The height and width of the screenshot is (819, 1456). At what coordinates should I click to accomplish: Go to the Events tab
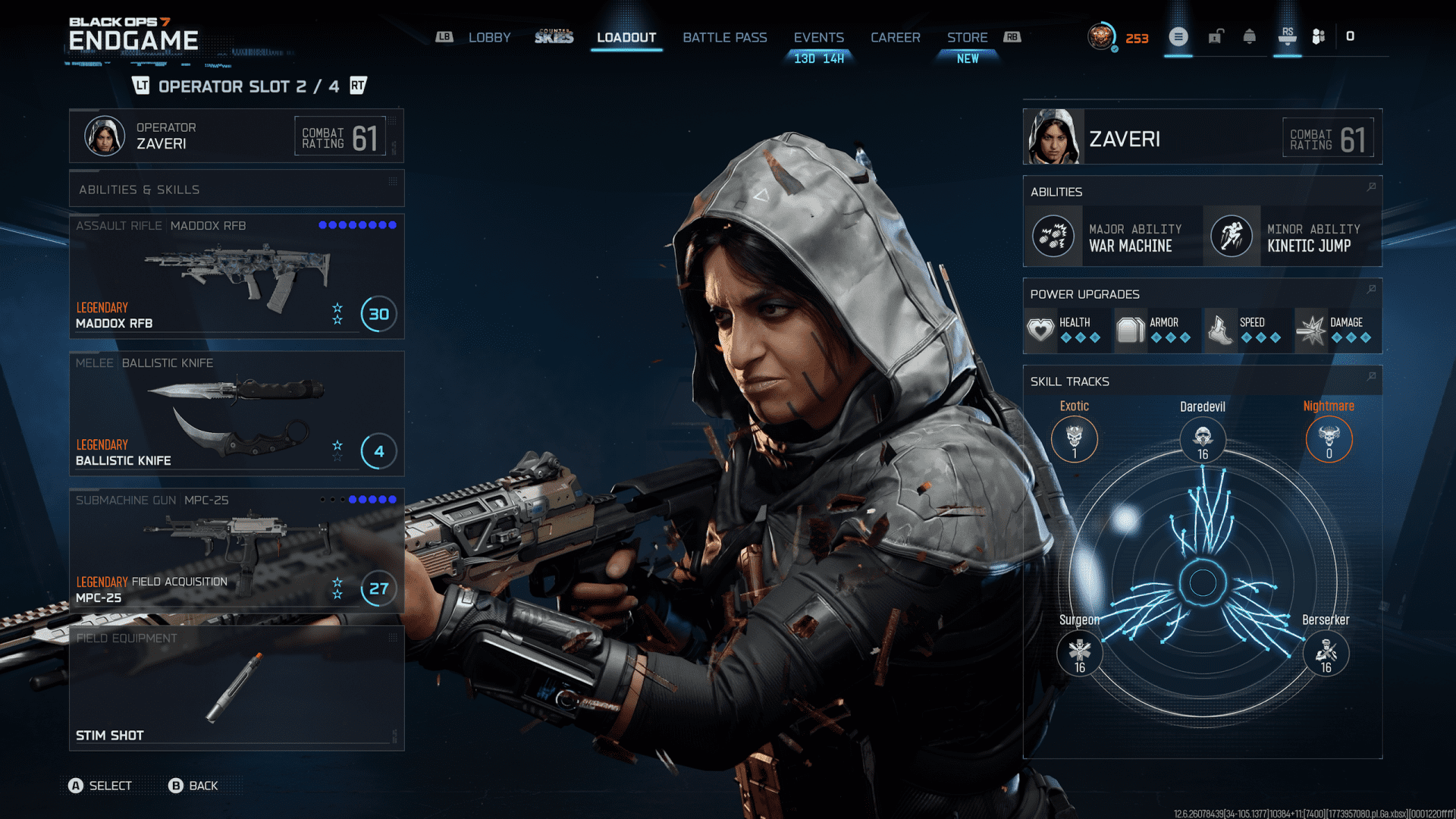818,37
